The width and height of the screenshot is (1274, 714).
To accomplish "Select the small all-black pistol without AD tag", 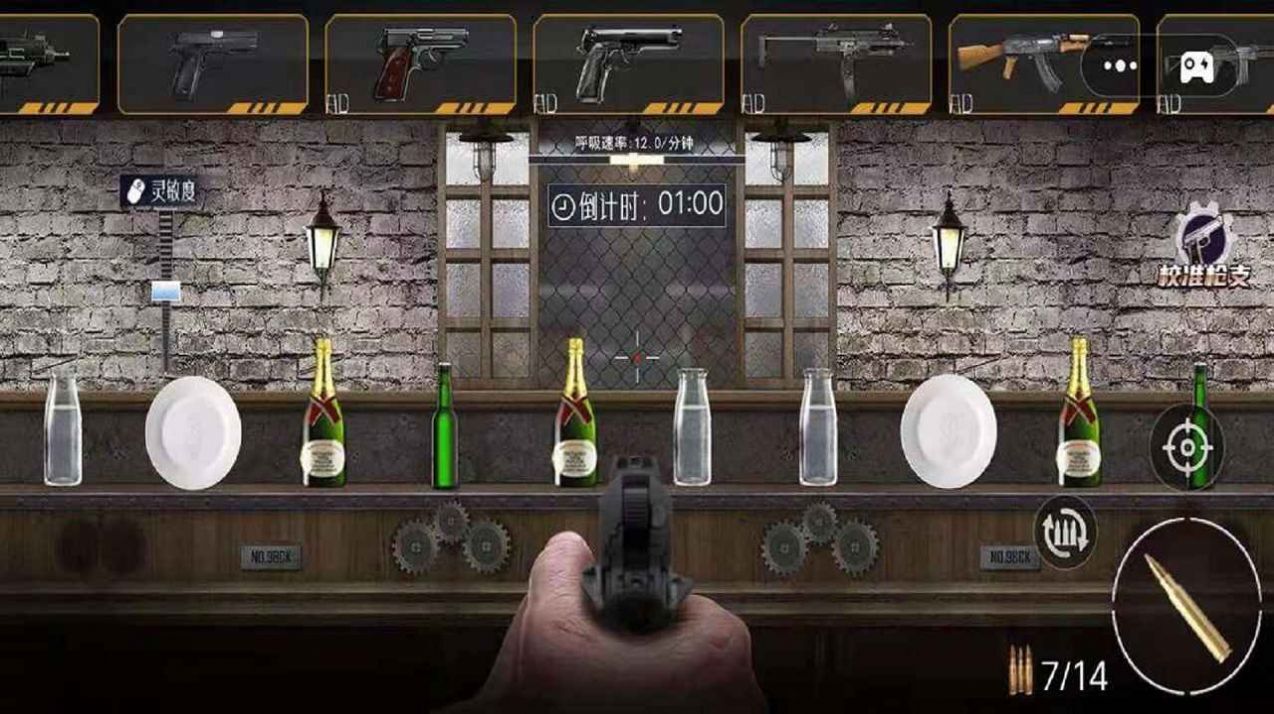I will [x=212, y=62].
